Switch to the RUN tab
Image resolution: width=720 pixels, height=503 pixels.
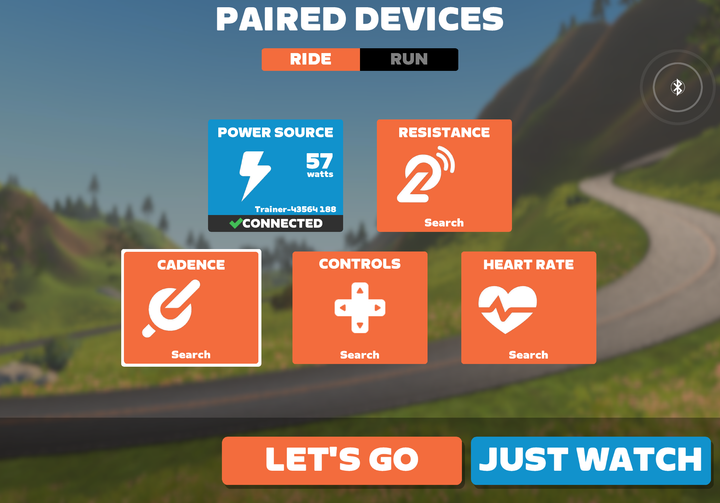[408, 59]
